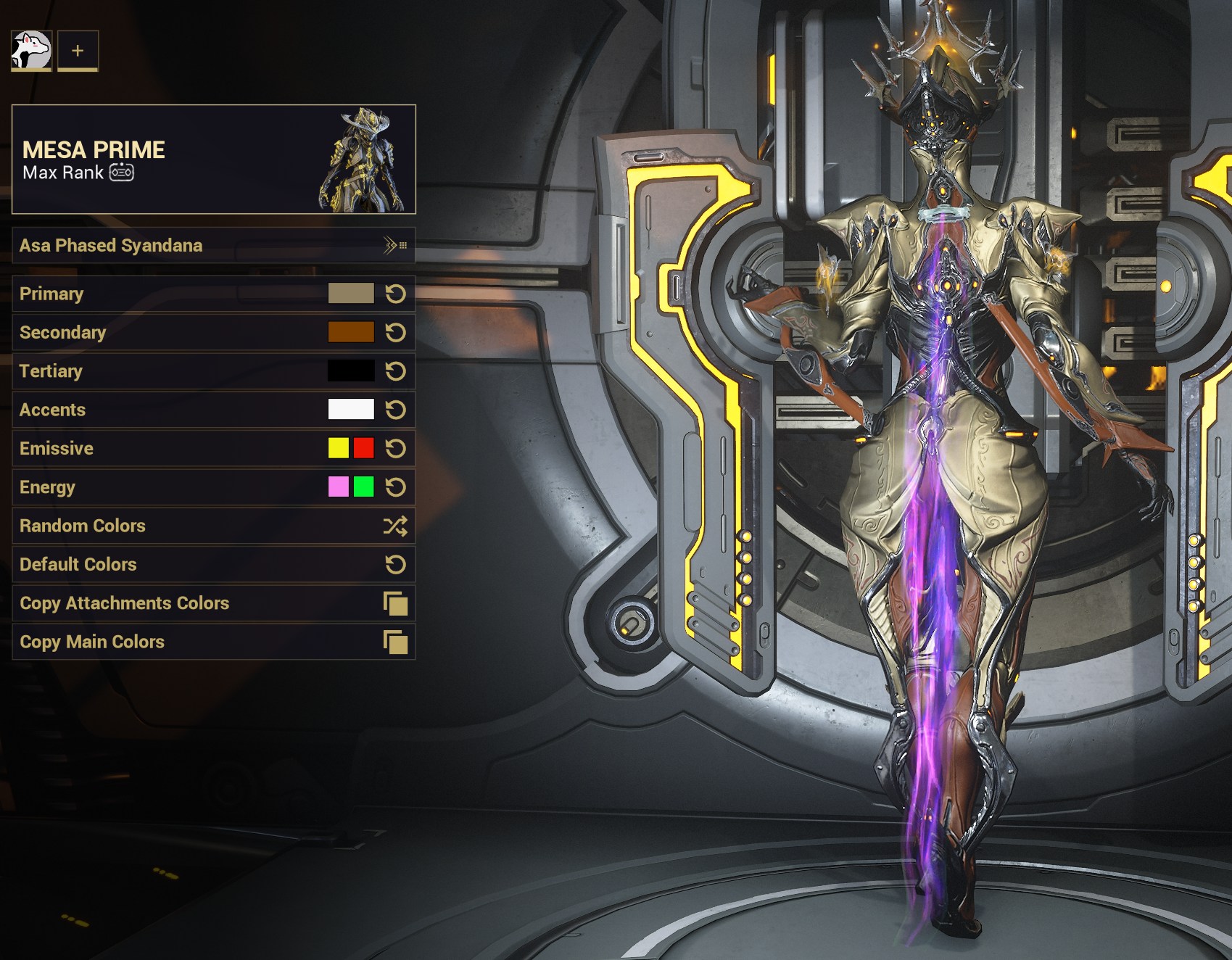This screenshot has width=1232, height=960.
Task: Shuffle with Random Colors
Action: [x=213, y=526]
